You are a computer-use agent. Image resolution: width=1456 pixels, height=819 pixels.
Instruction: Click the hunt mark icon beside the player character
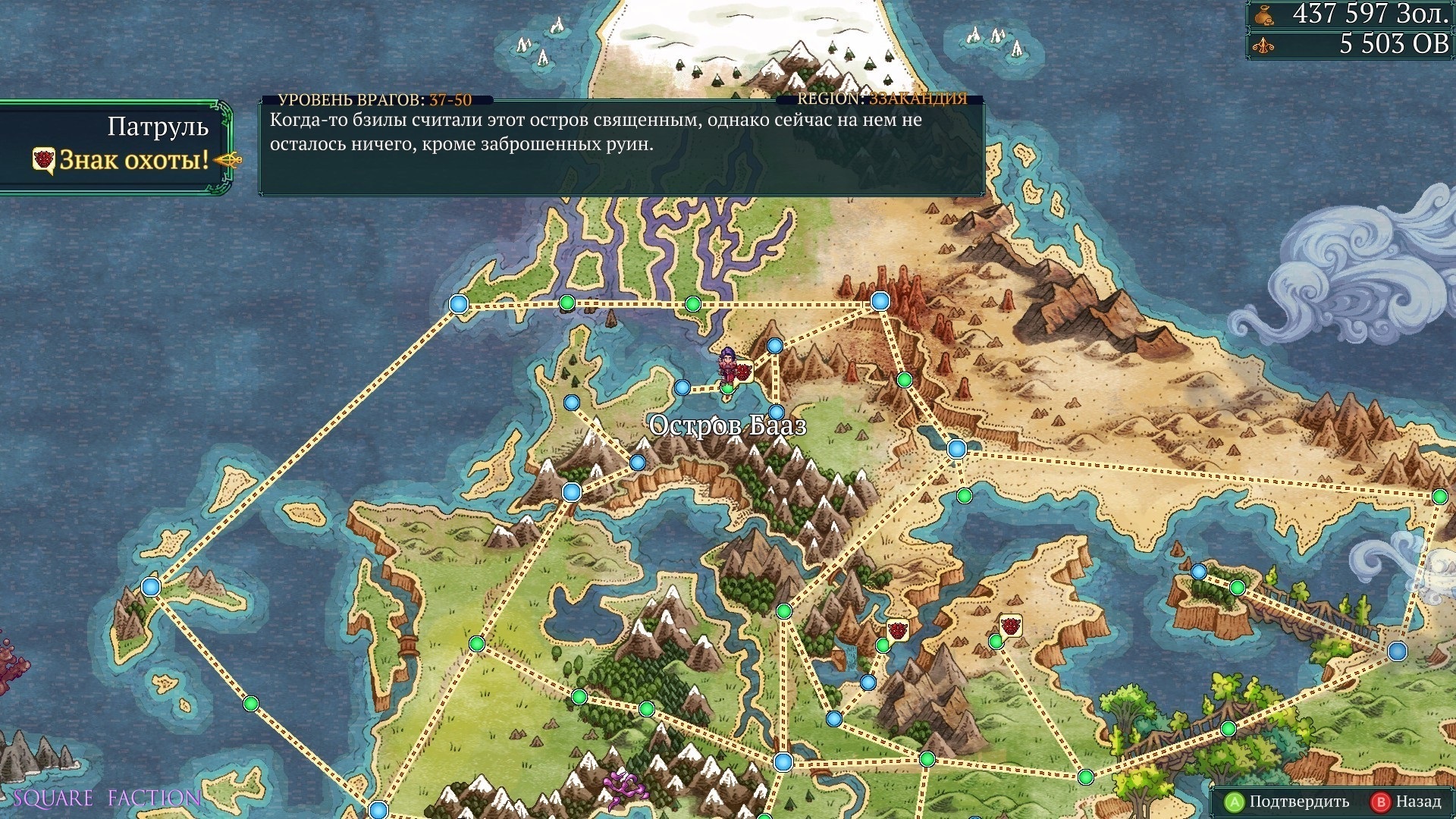[743, 371]
